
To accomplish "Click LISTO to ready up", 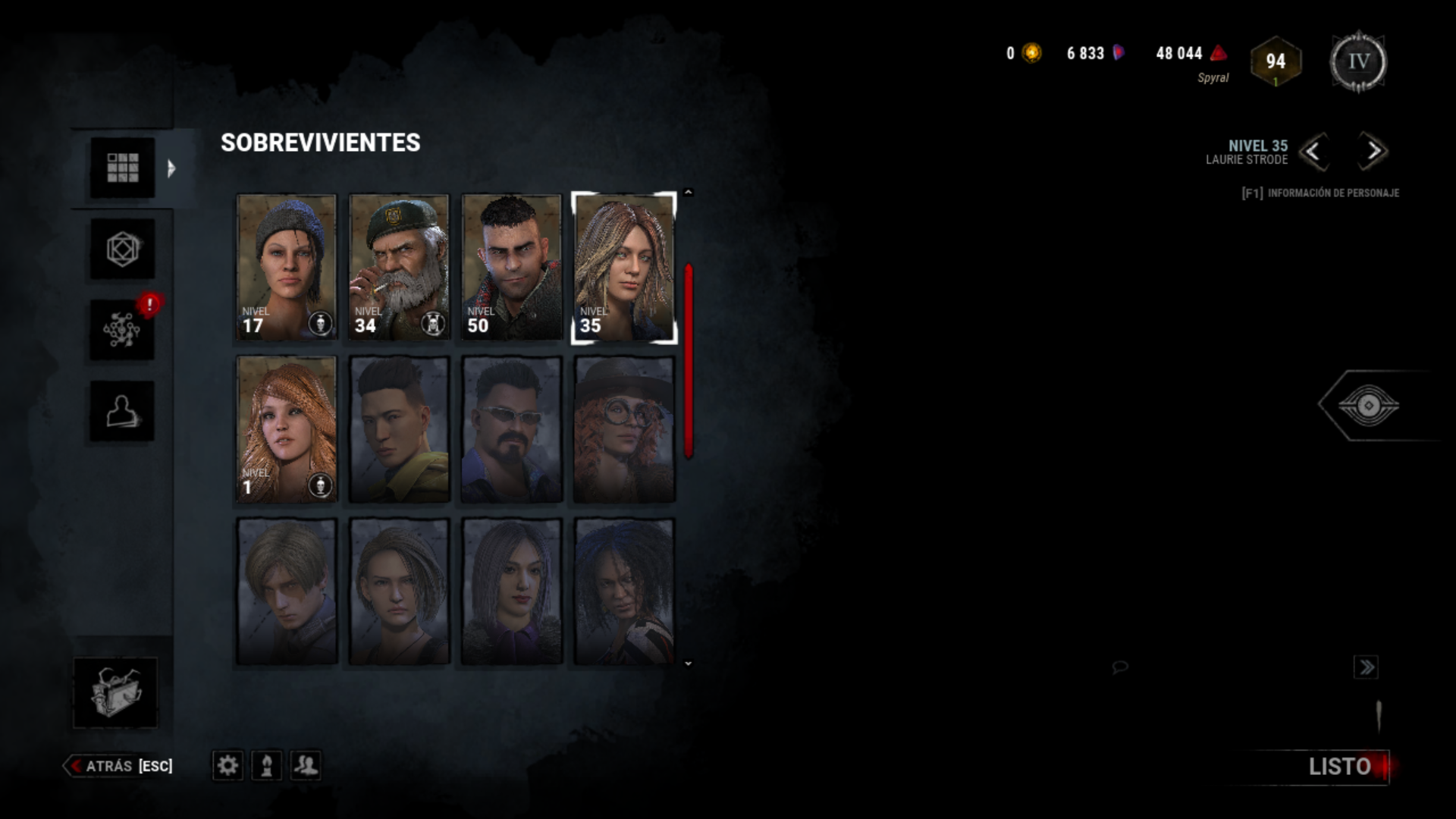I will point(1338,767).
